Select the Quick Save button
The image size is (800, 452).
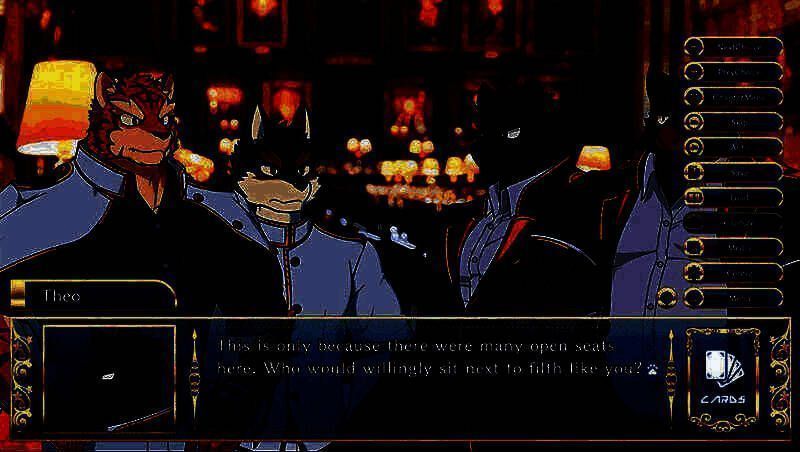733,47
